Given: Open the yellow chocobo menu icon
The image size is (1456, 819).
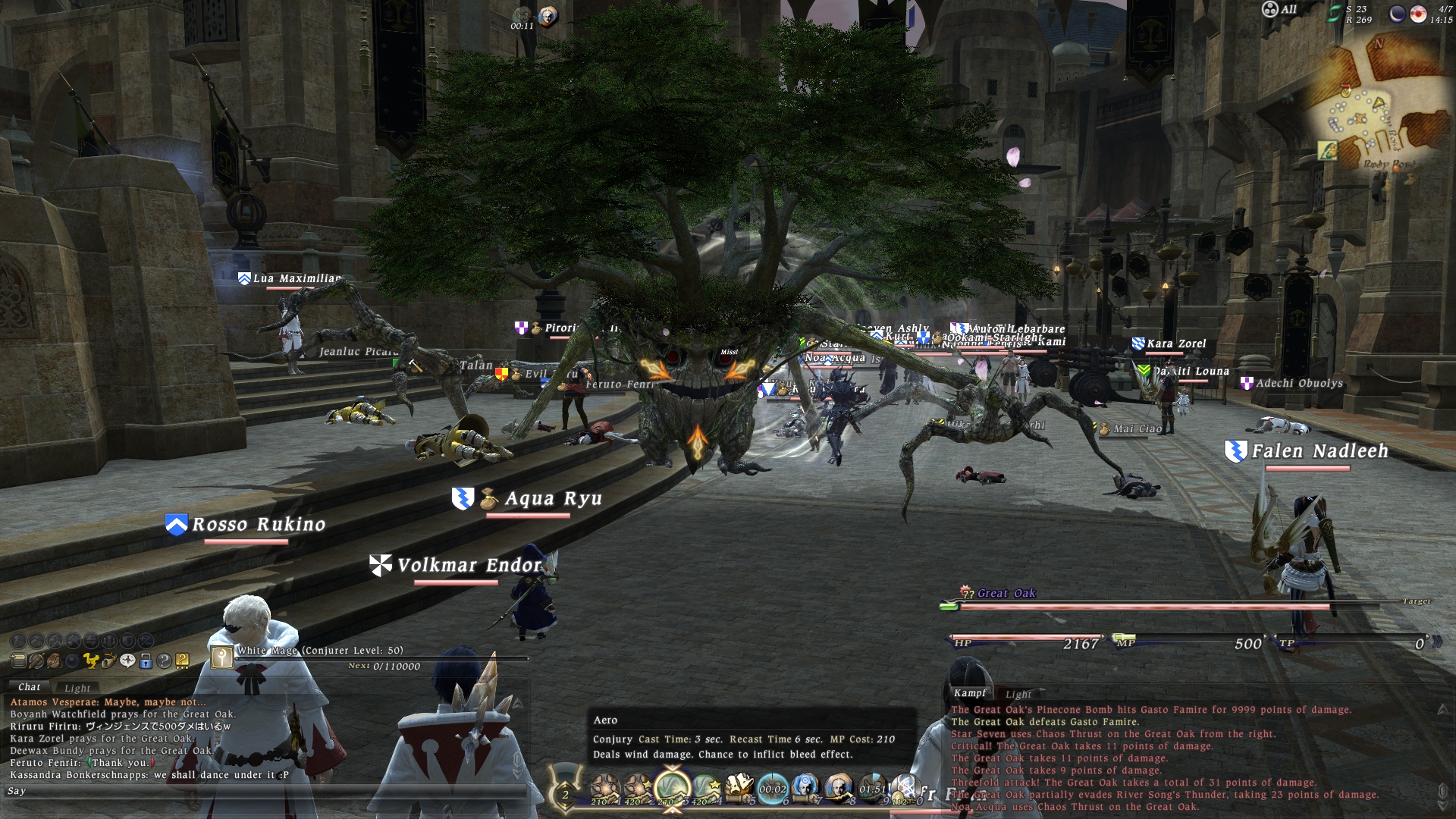Looking at the screenshot, I should tap(91, 661).
